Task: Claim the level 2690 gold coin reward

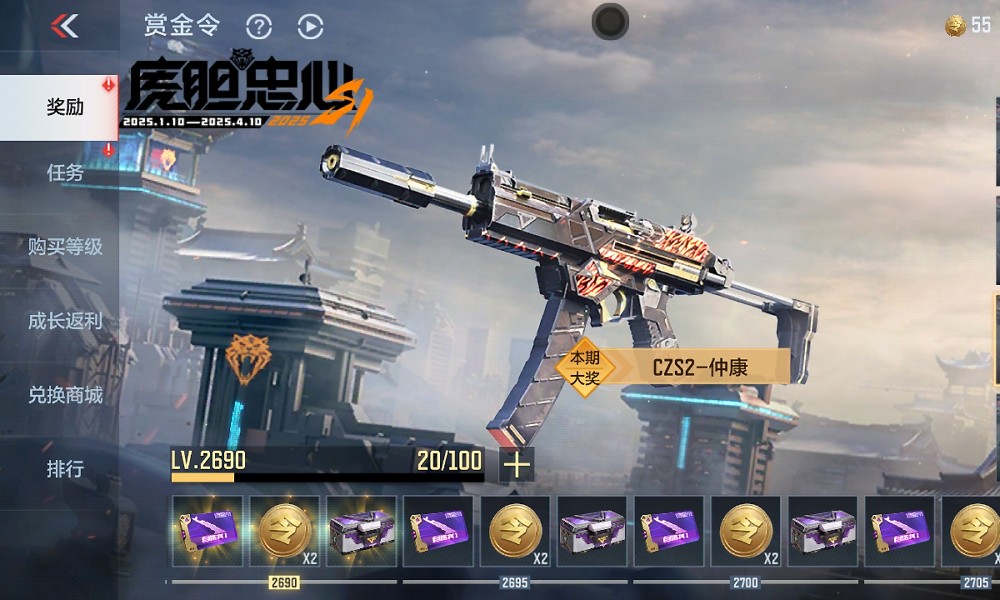Action: pyautogui.click(x=284, y=531)
